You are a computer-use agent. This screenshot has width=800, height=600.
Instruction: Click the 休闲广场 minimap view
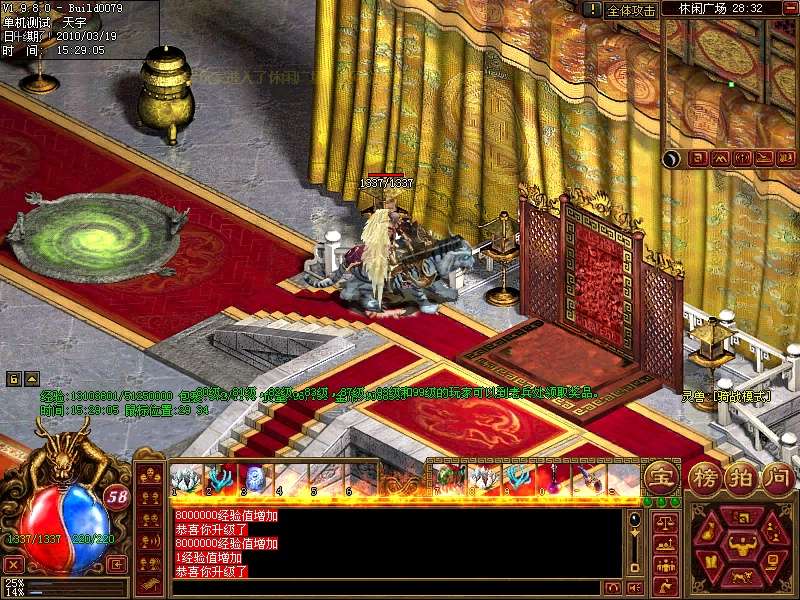(x=730, y=84)
